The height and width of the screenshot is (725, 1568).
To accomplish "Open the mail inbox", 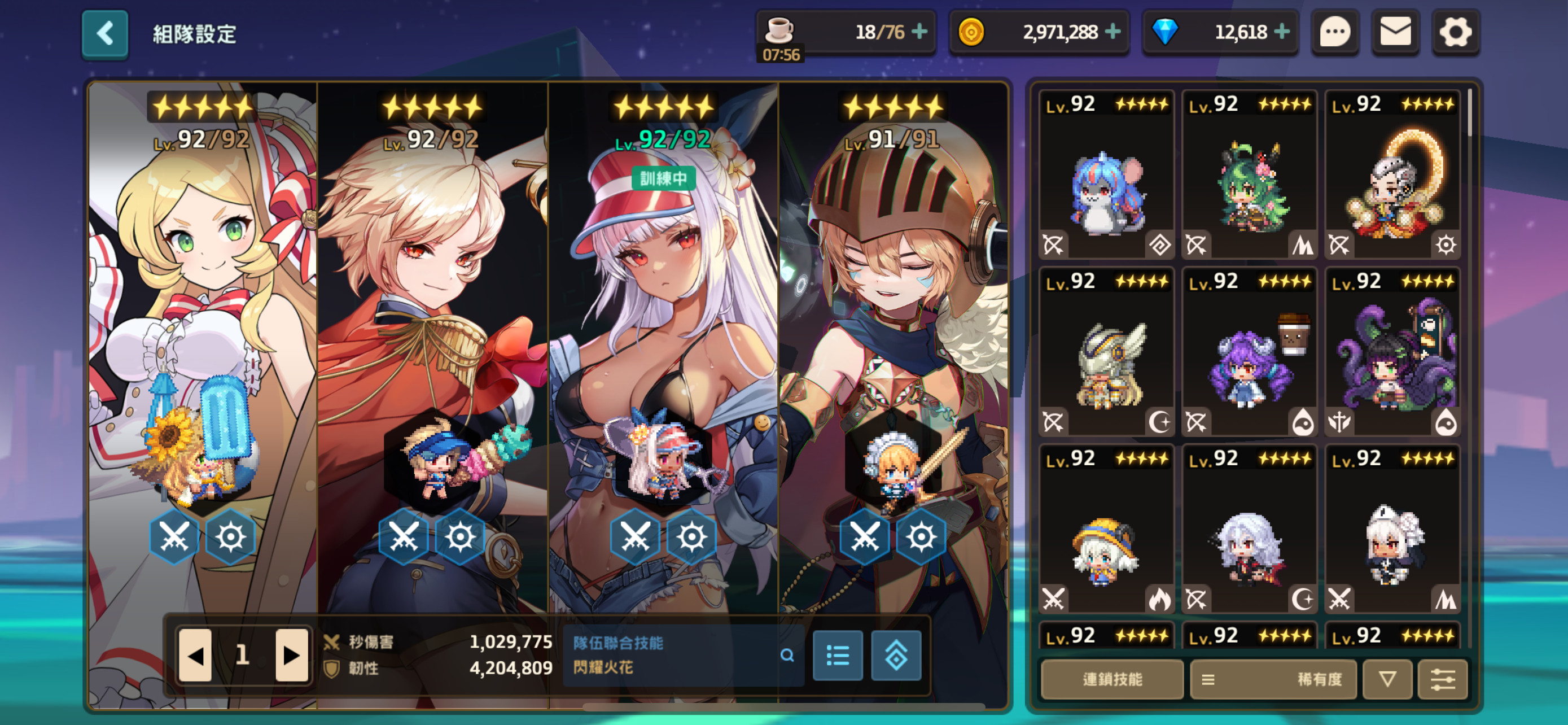I will point(1395,33).
